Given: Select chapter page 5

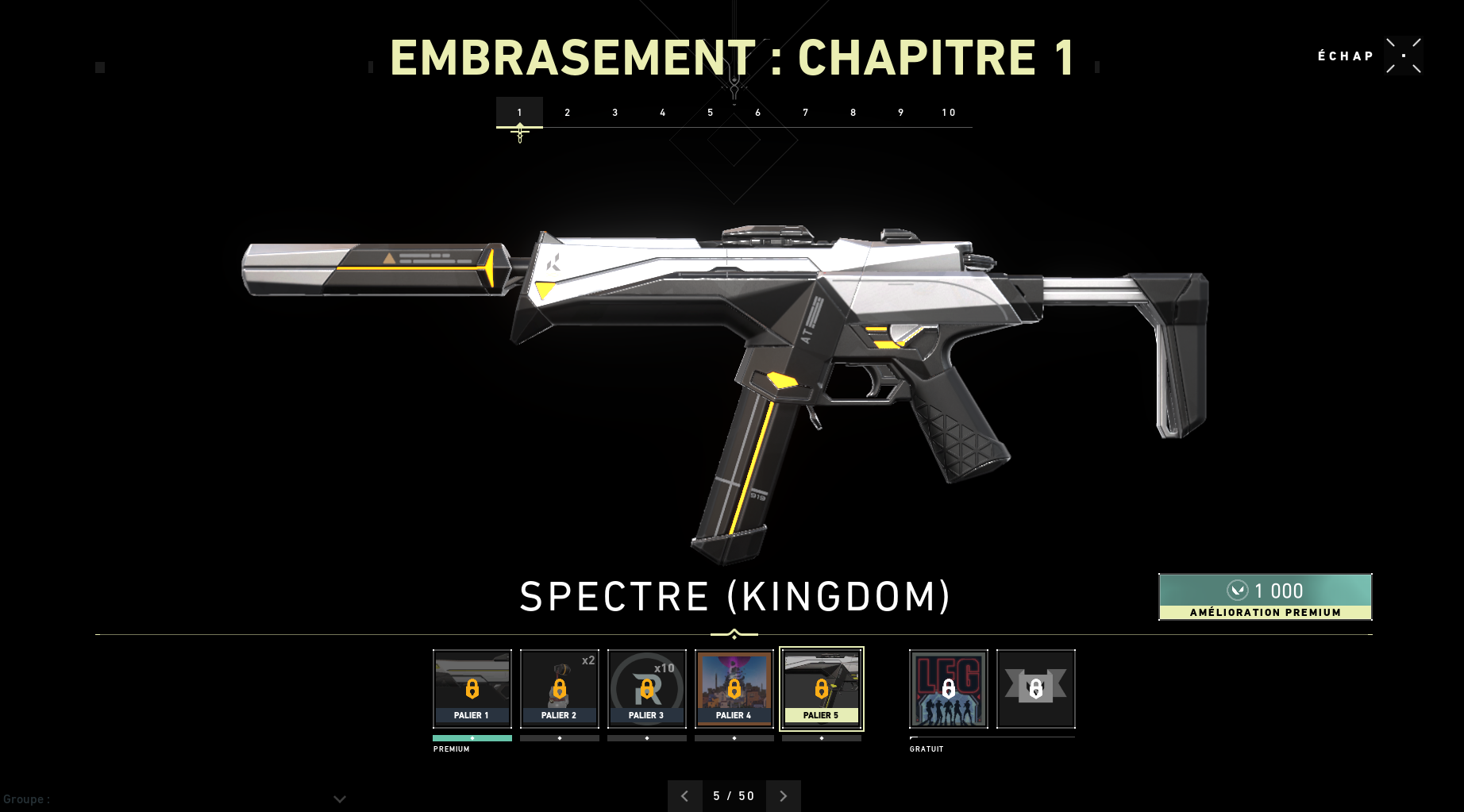Looking at the screenshot, I should [x=711, y=113].
